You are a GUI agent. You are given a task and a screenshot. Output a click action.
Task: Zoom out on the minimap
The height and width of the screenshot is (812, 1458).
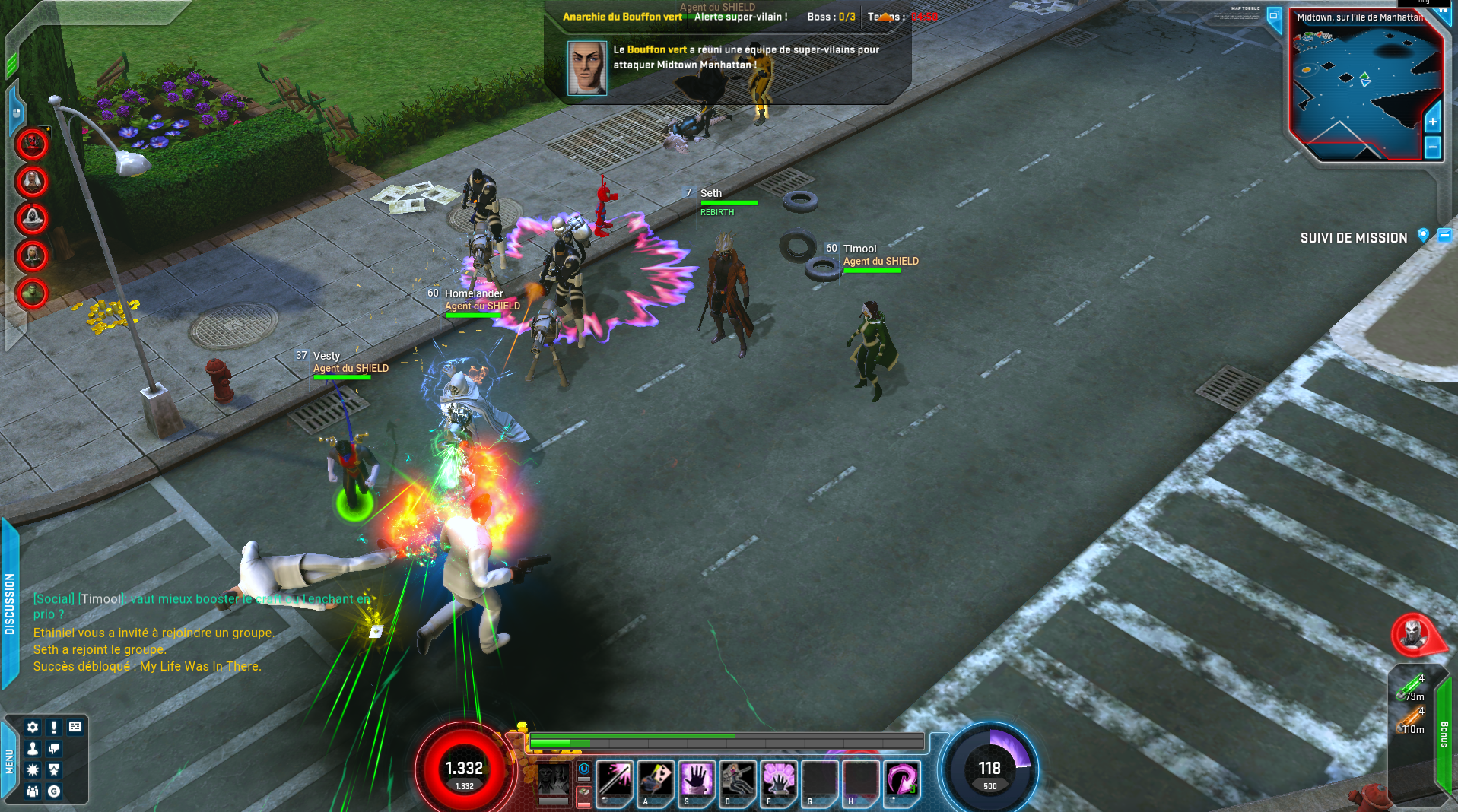(1433, 147)
